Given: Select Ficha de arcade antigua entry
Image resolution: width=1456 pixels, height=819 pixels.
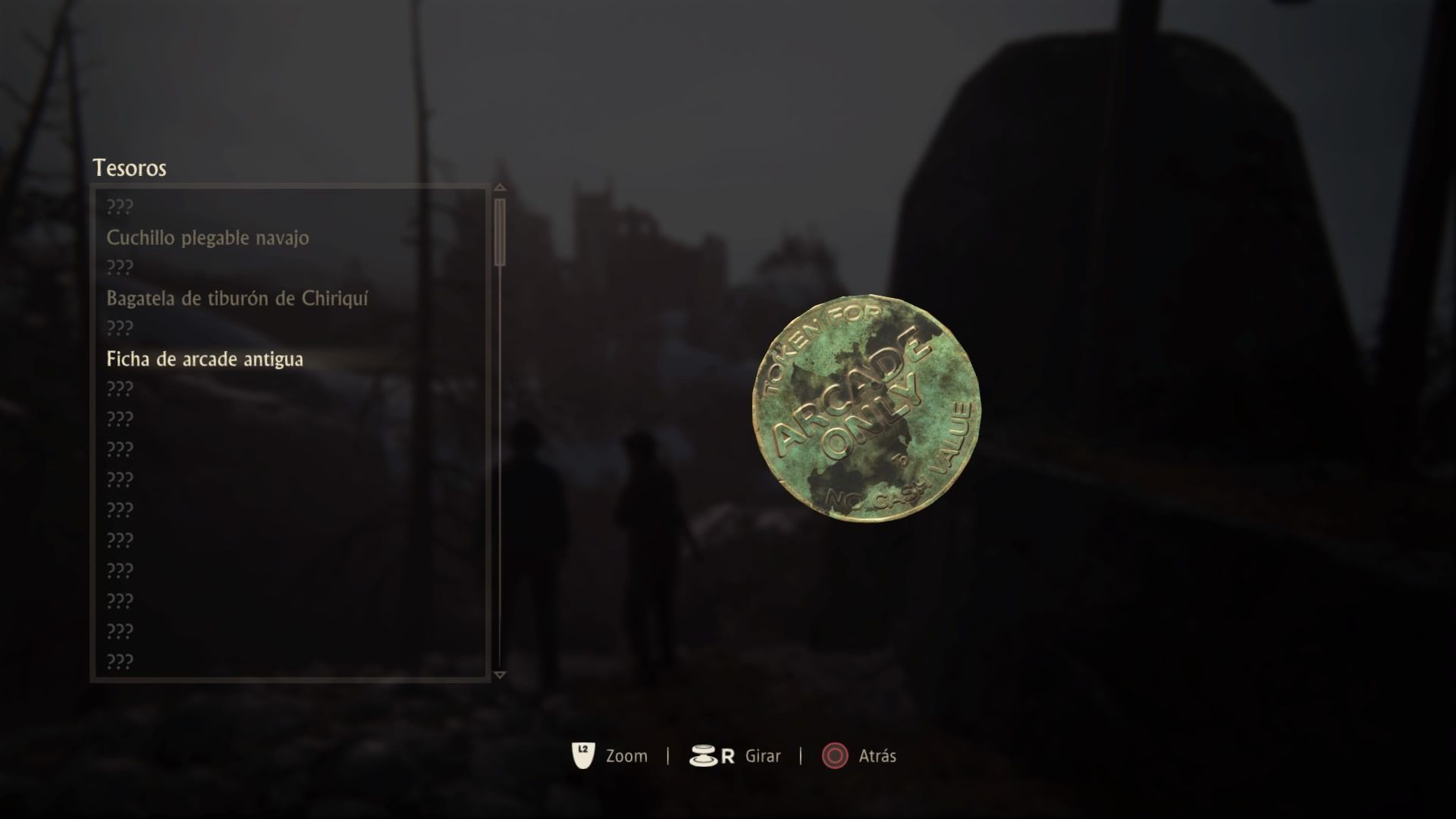Looking at the screenshot, I should coord(205,359).
